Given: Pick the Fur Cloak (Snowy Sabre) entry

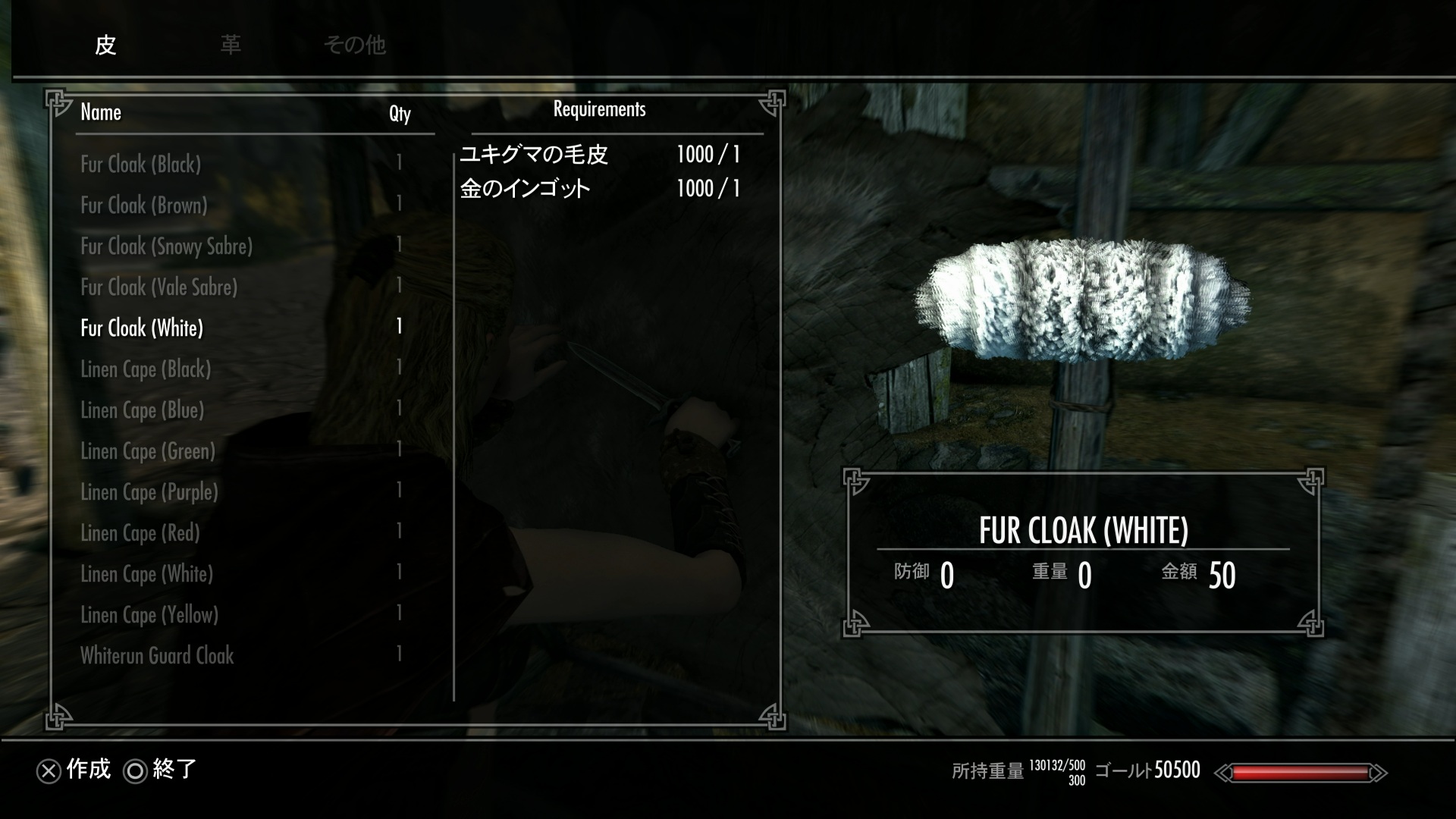Looking at the screenshot, I should click(167, 246).
